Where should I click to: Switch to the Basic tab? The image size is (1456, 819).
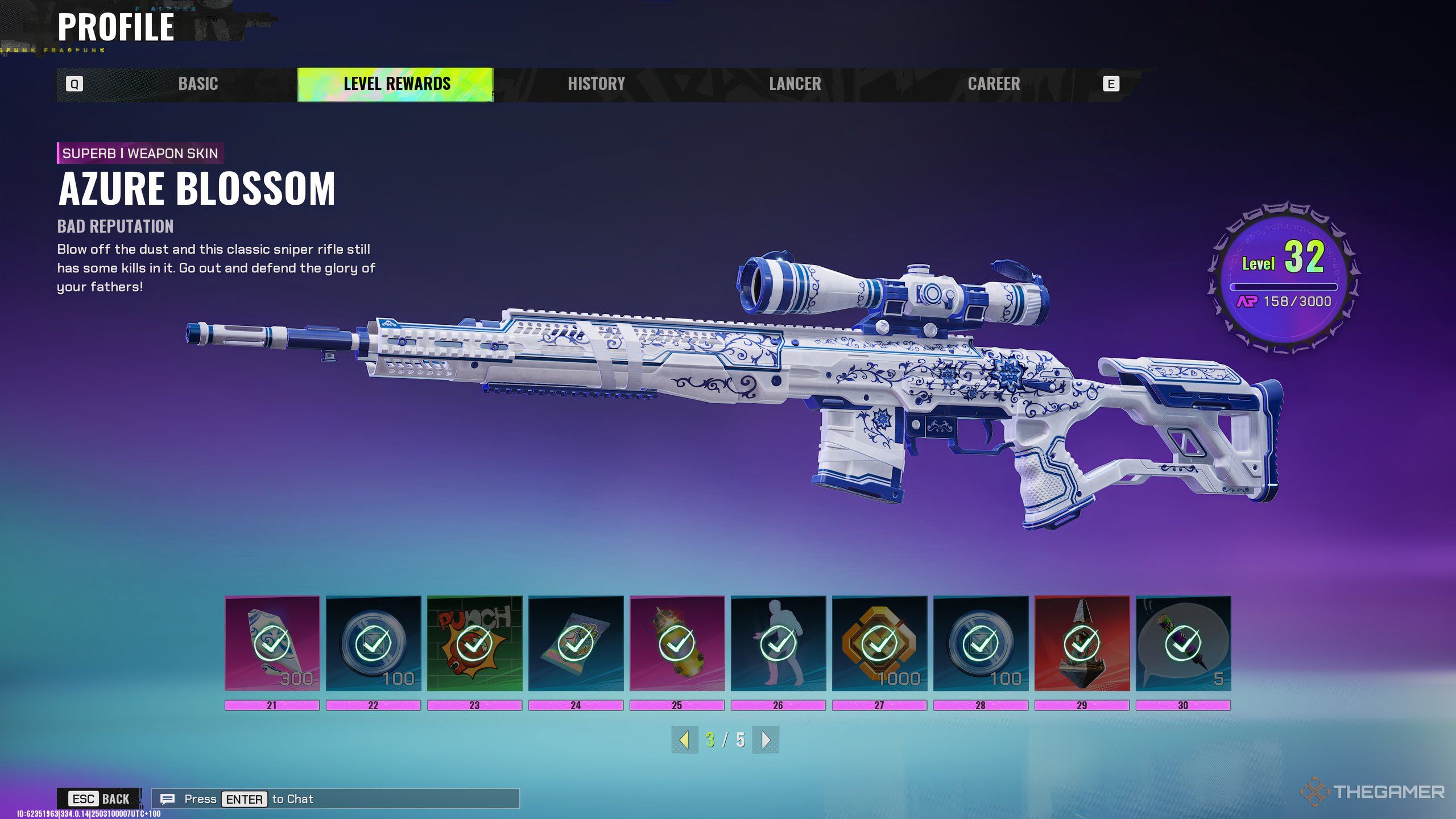coord(198,84)
